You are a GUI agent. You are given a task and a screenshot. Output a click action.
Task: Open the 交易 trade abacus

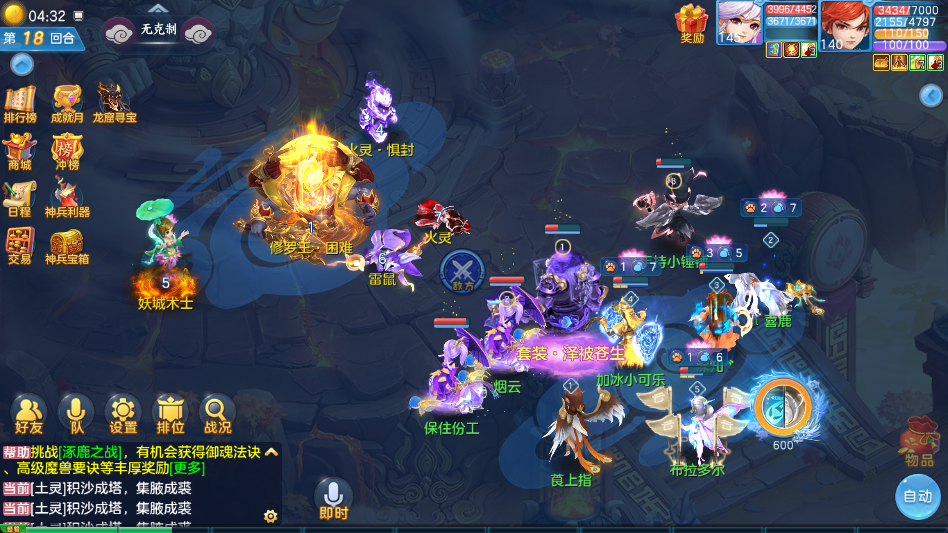[x=19, y=245]
